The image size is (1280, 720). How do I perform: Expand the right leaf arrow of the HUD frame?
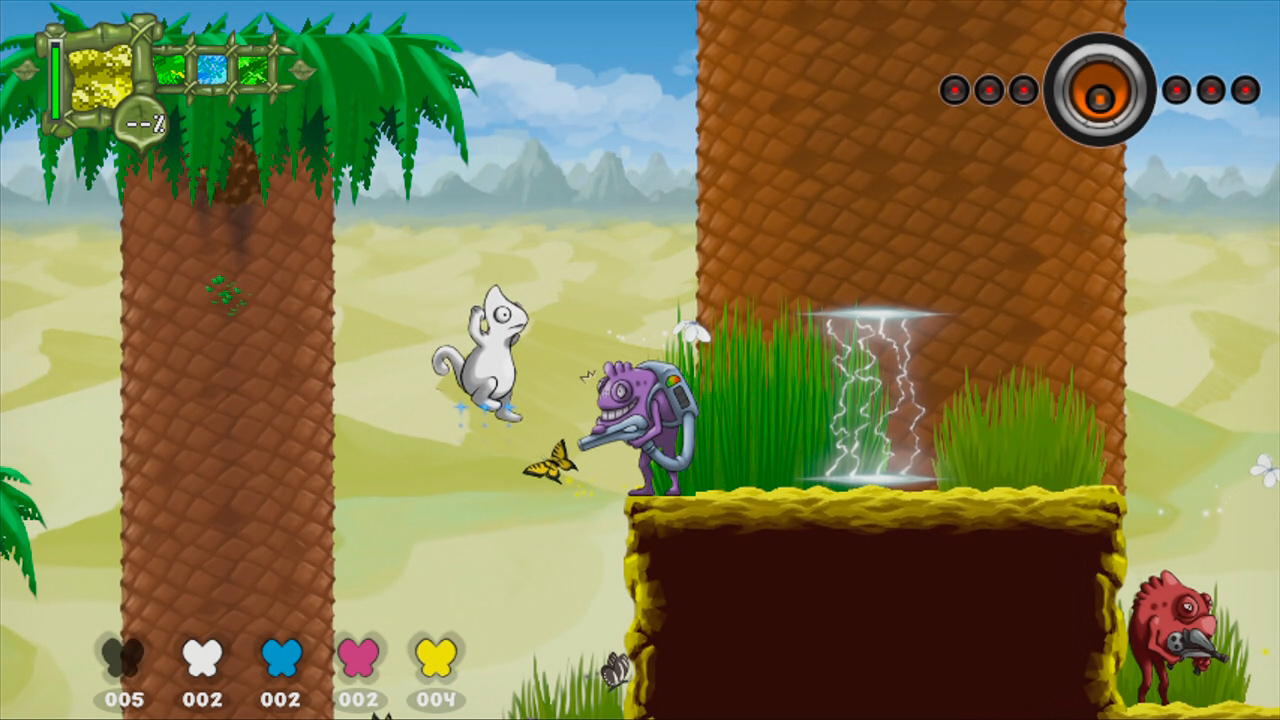300,69
